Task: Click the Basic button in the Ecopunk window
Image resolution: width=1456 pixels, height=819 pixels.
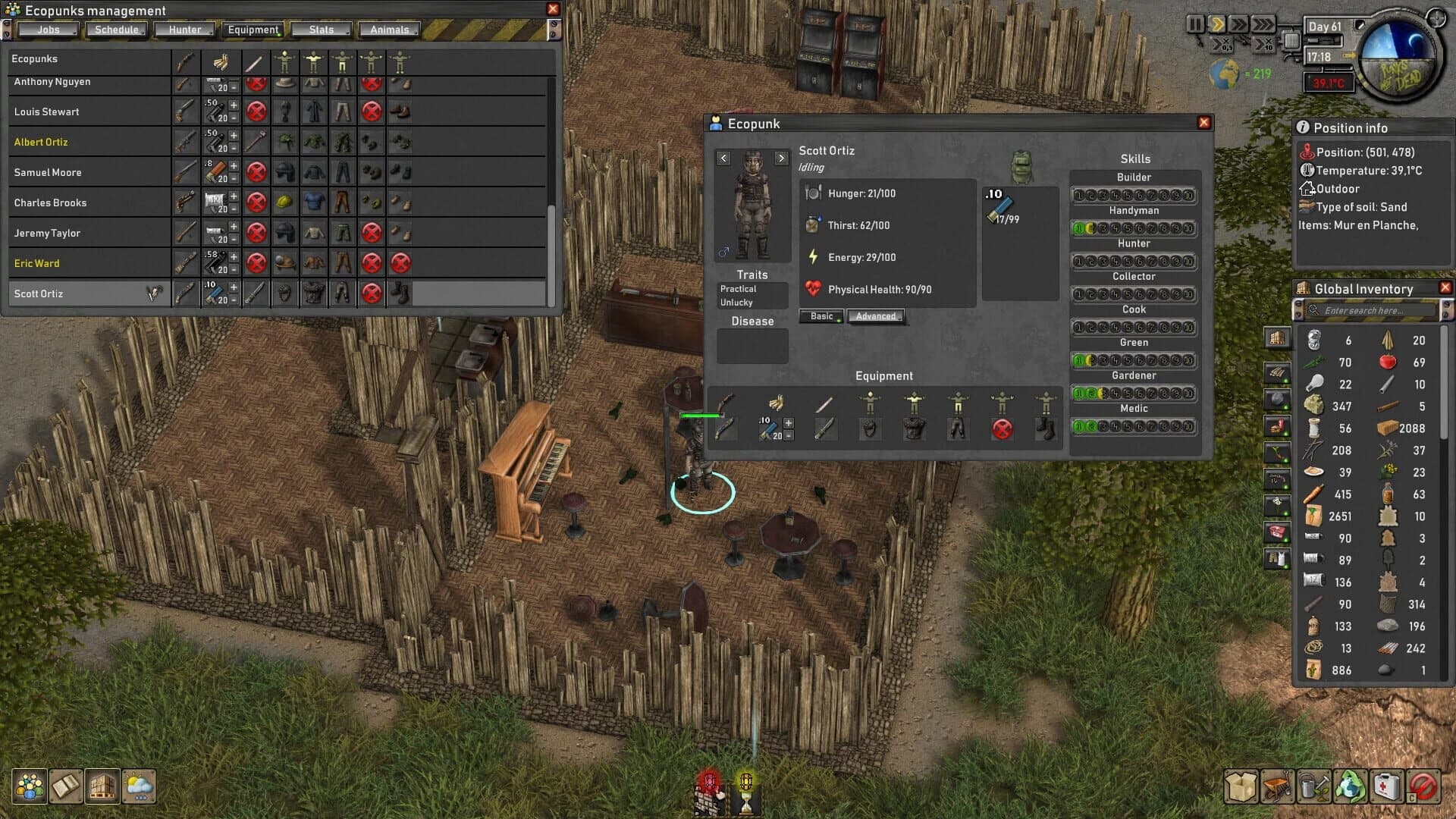Action: (x=821, y=316)
